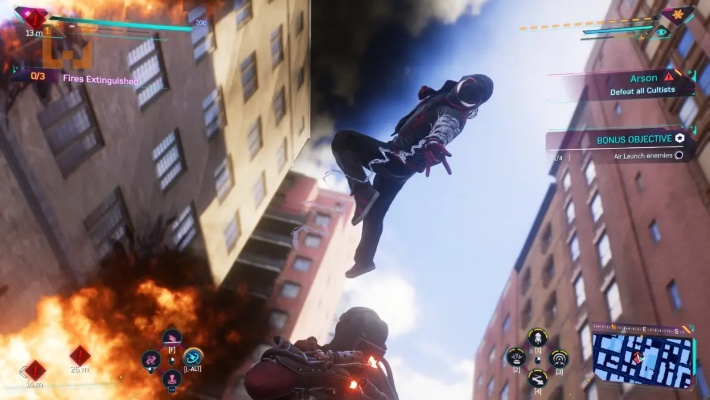Screen dimensions: 710x400
Task: Click the red exclamation enemy marker
Action: click(x=669, y=76)
